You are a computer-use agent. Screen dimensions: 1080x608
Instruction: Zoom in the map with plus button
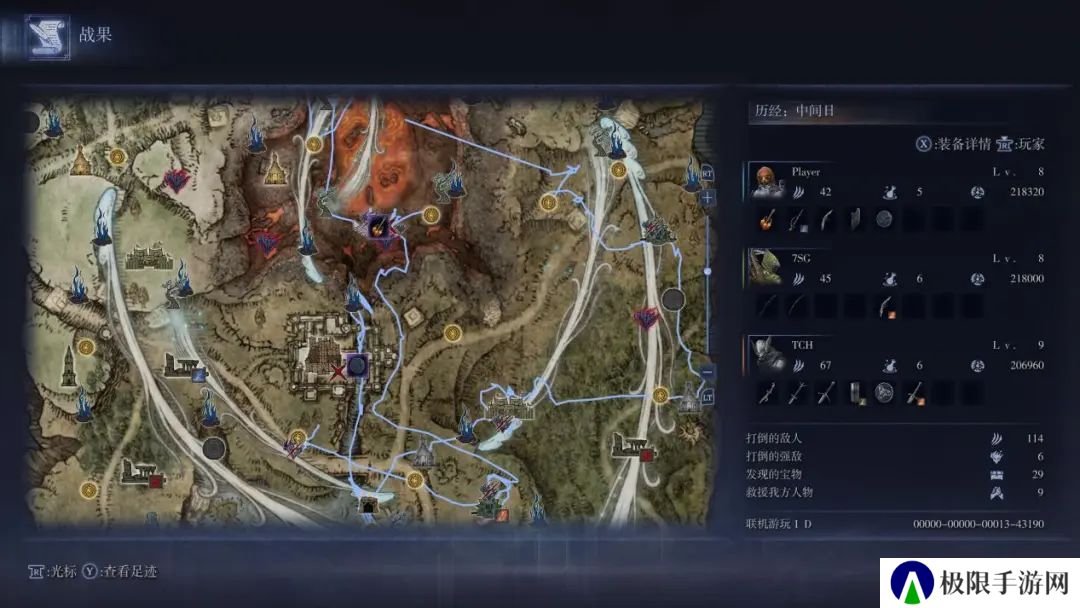708,198
